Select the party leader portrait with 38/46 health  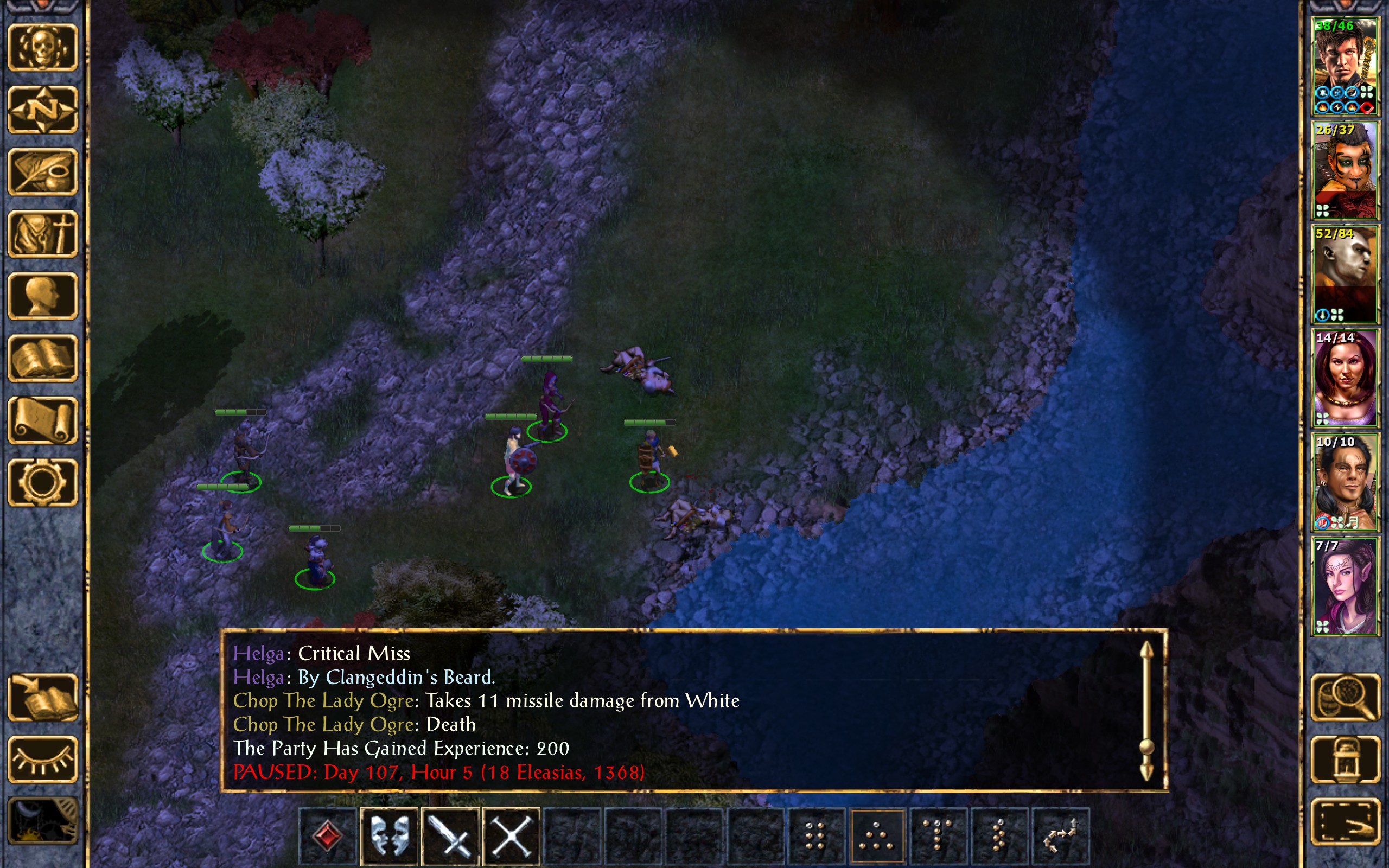point(1345,67)
